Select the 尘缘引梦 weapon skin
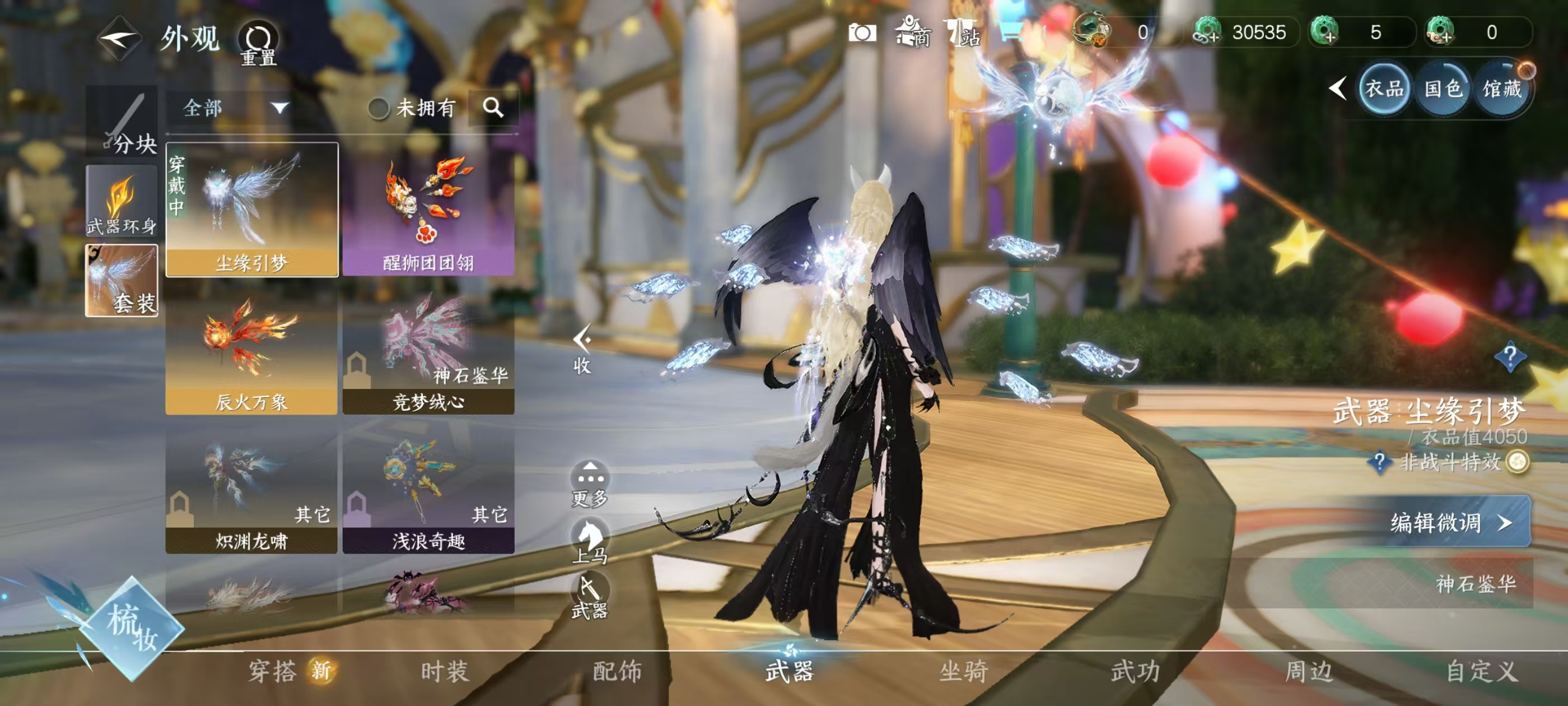The image size is (1568, 706). coord(252,210)
